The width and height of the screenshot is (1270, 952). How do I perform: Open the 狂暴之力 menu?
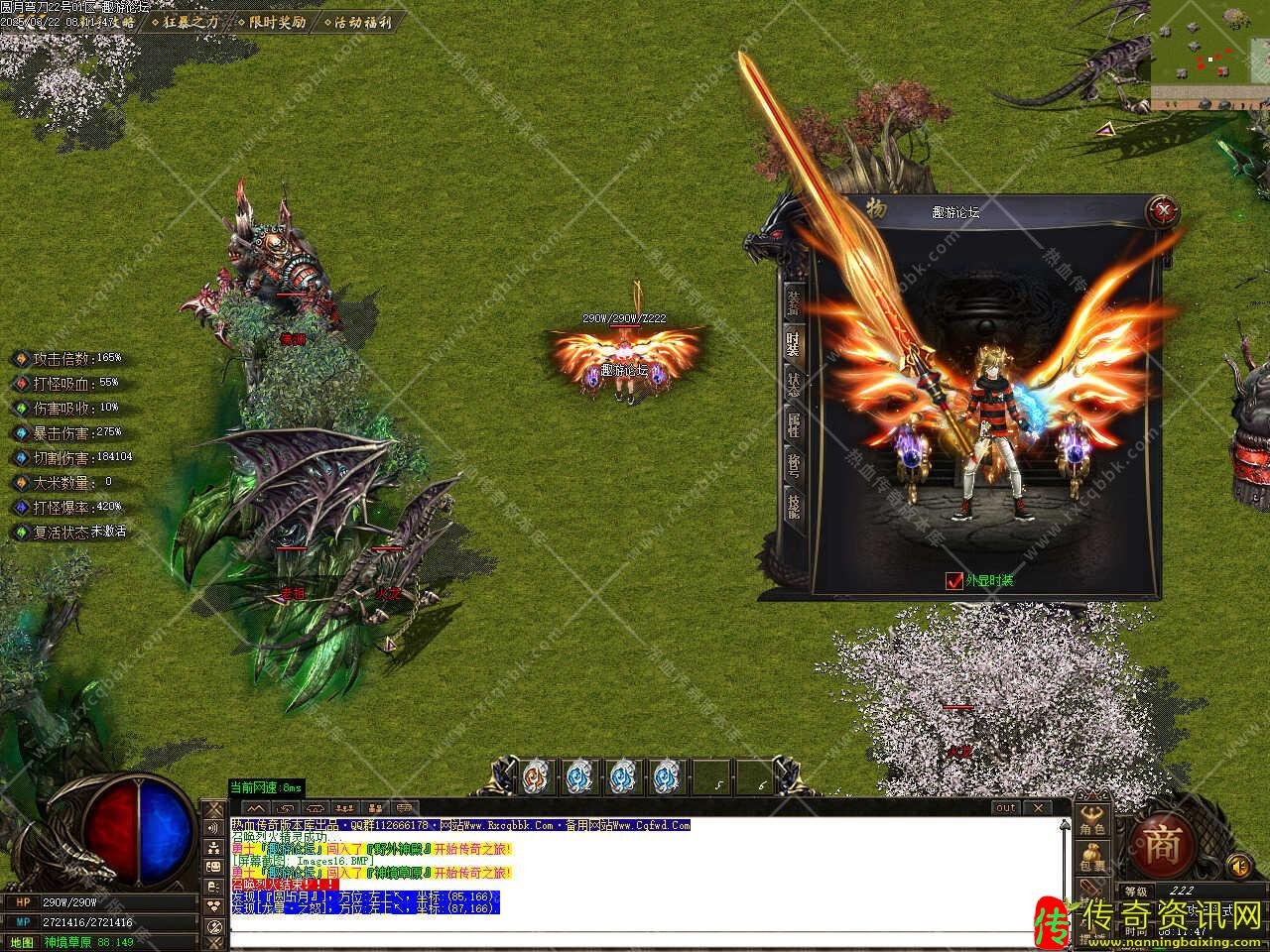(190, 22)
